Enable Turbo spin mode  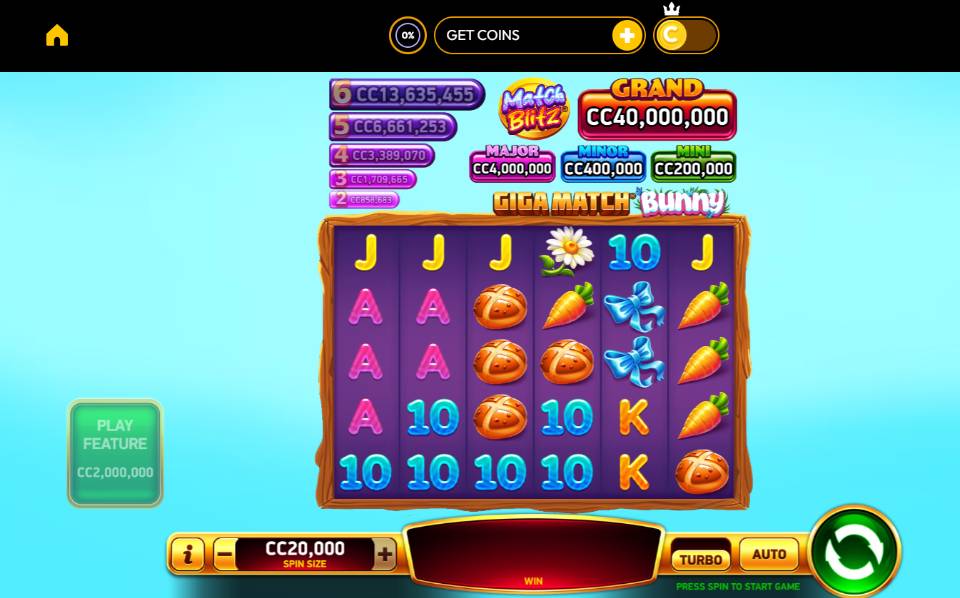pyautogui.click(x=700, y=559)
